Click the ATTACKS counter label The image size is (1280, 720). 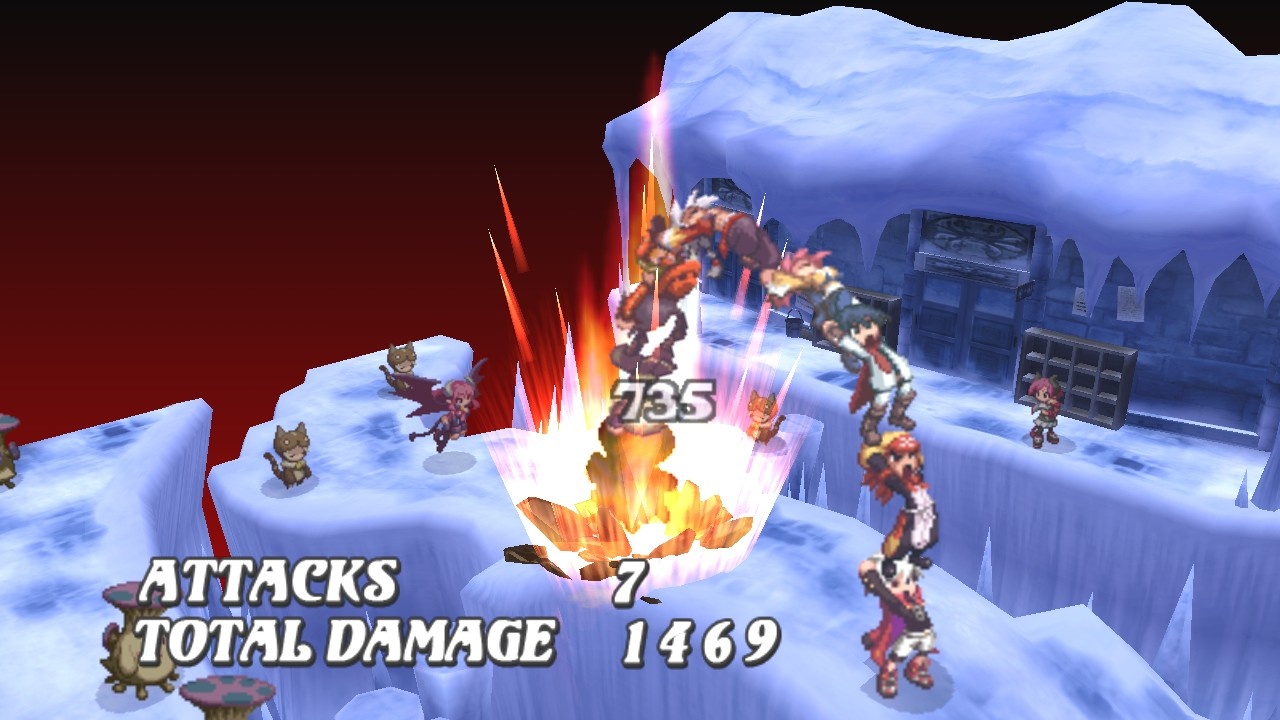click(x=270, y=580)
